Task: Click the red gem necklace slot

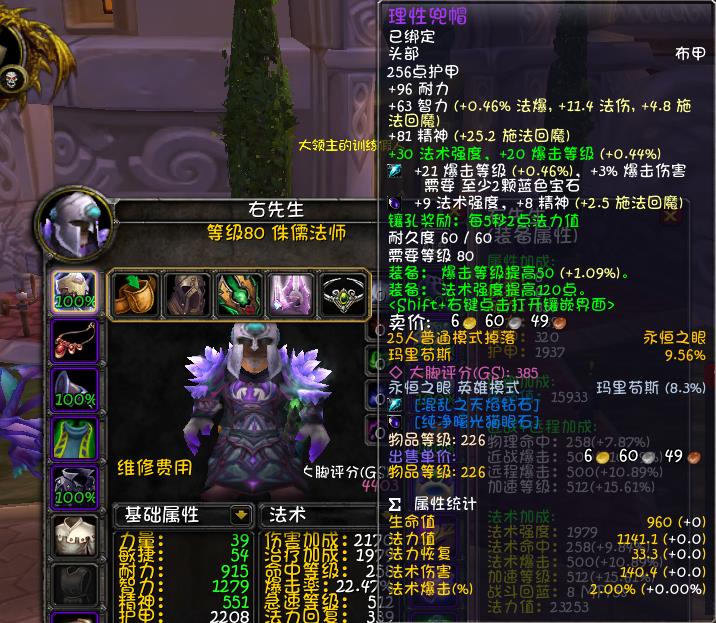Action: click(73, 340)
